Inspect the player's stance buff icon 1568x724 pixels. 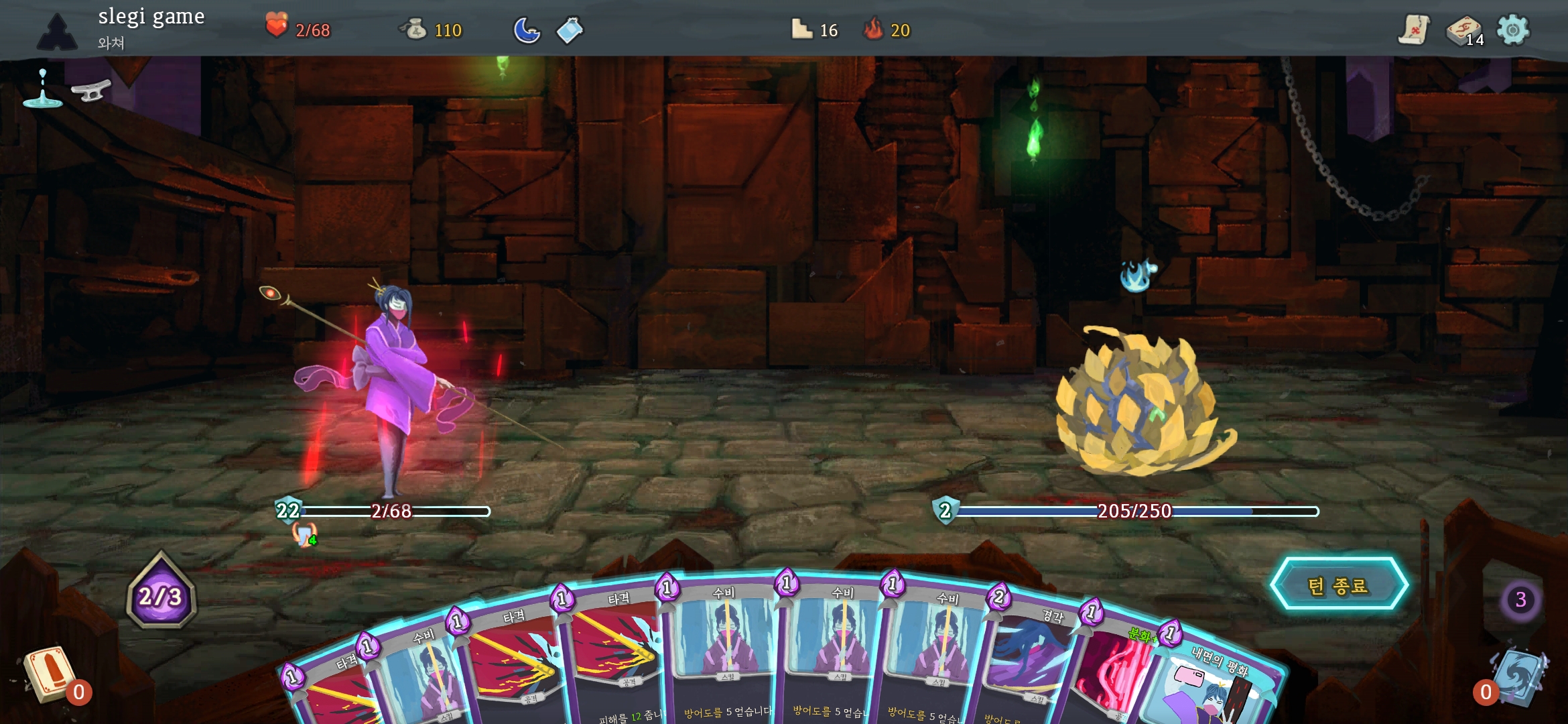(x=305, y=535)
